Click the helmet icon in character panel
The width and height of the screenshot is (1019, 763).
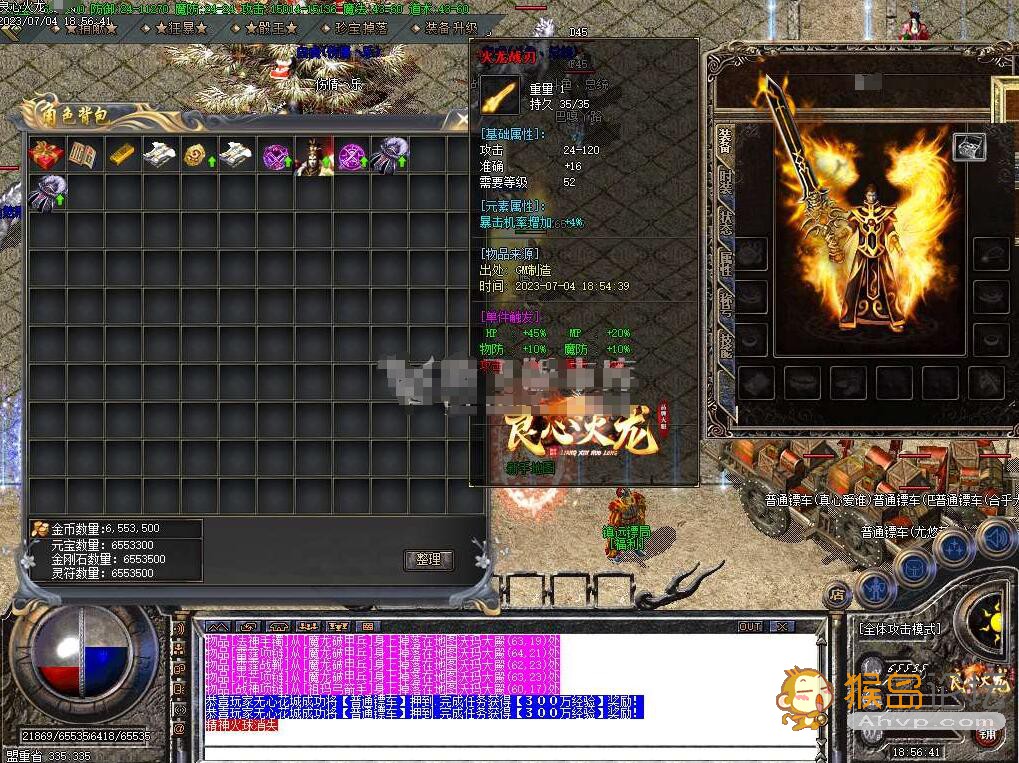click(969, 147)
